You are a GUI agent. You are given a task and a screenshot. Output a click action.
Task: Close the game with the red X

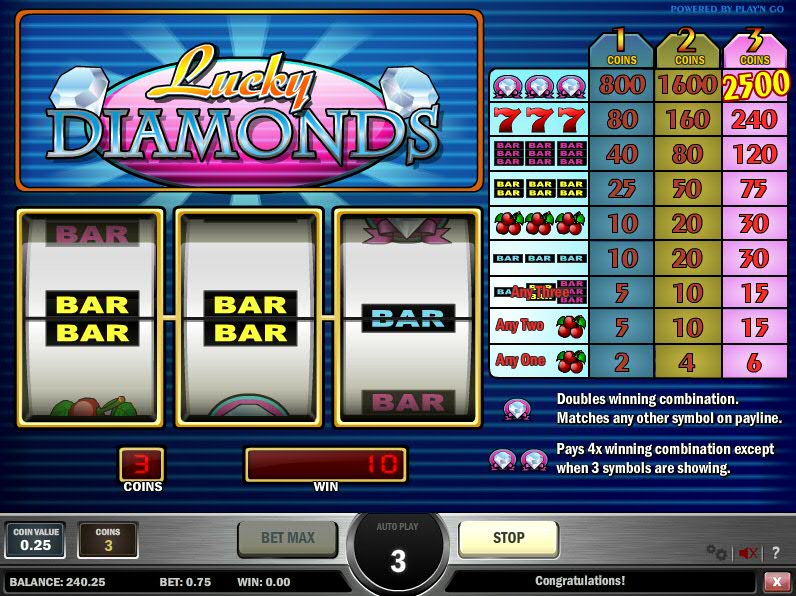click(776, 581)
